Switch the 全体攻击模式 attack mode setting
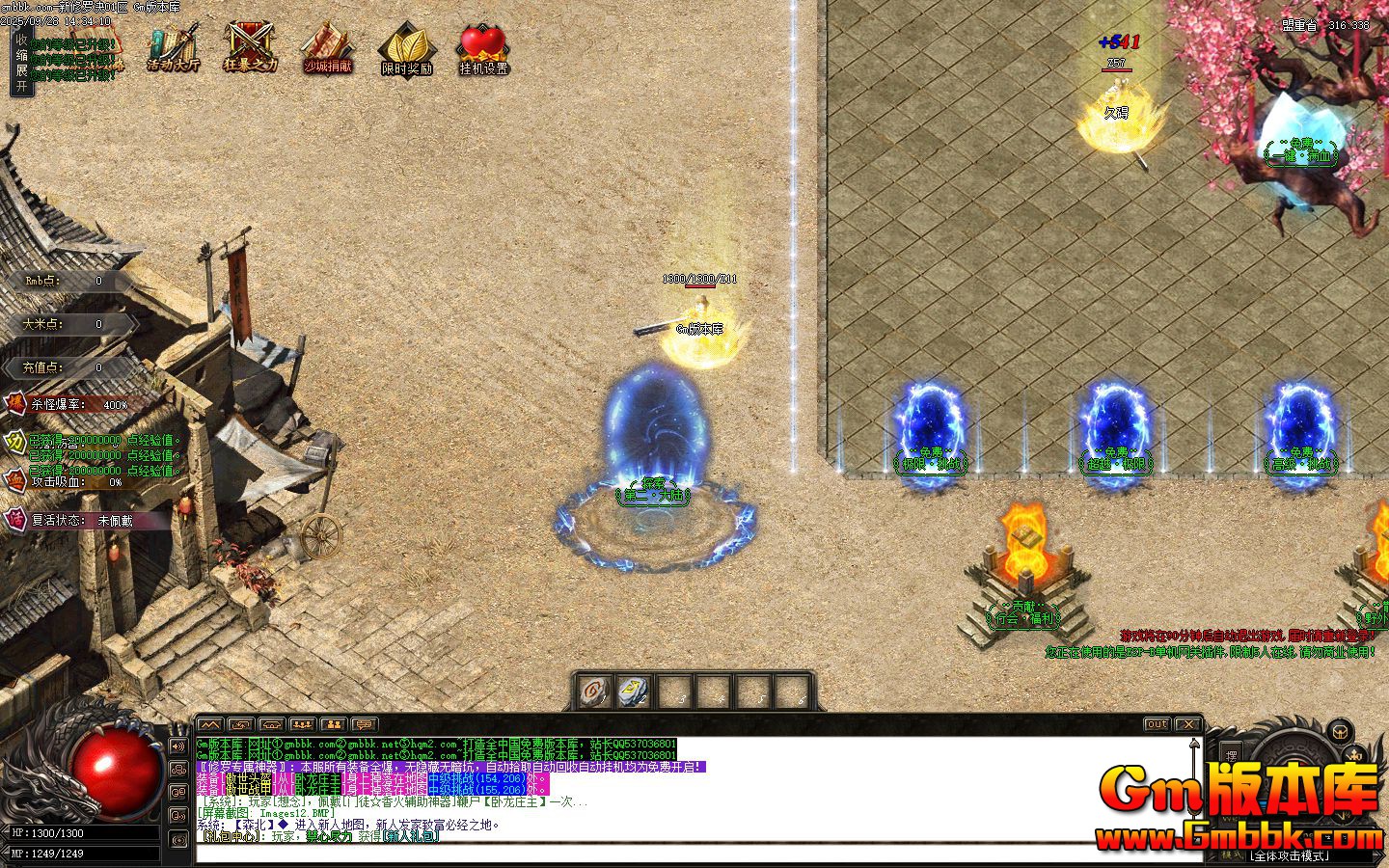The height and width of the screenshot is (868, 1389). point(1290,855)
